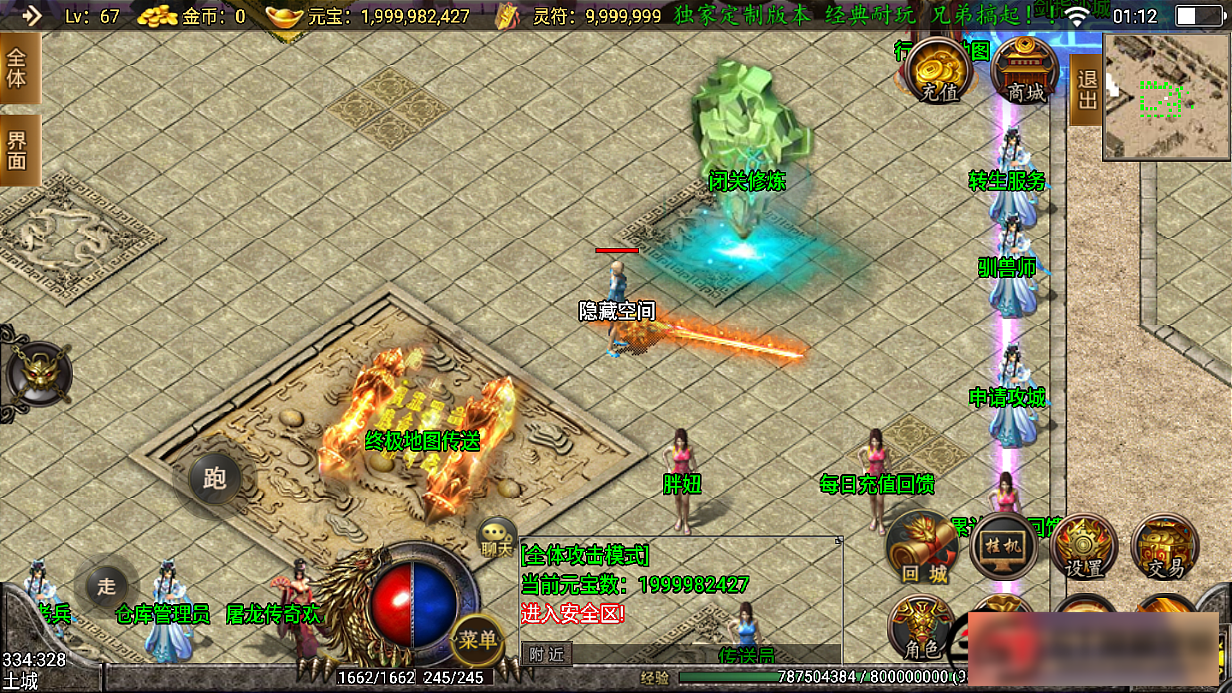Use the 回城 return-to-town scroll icon
This screenshot has height=693, width=1232.
(x=922, y=547)
